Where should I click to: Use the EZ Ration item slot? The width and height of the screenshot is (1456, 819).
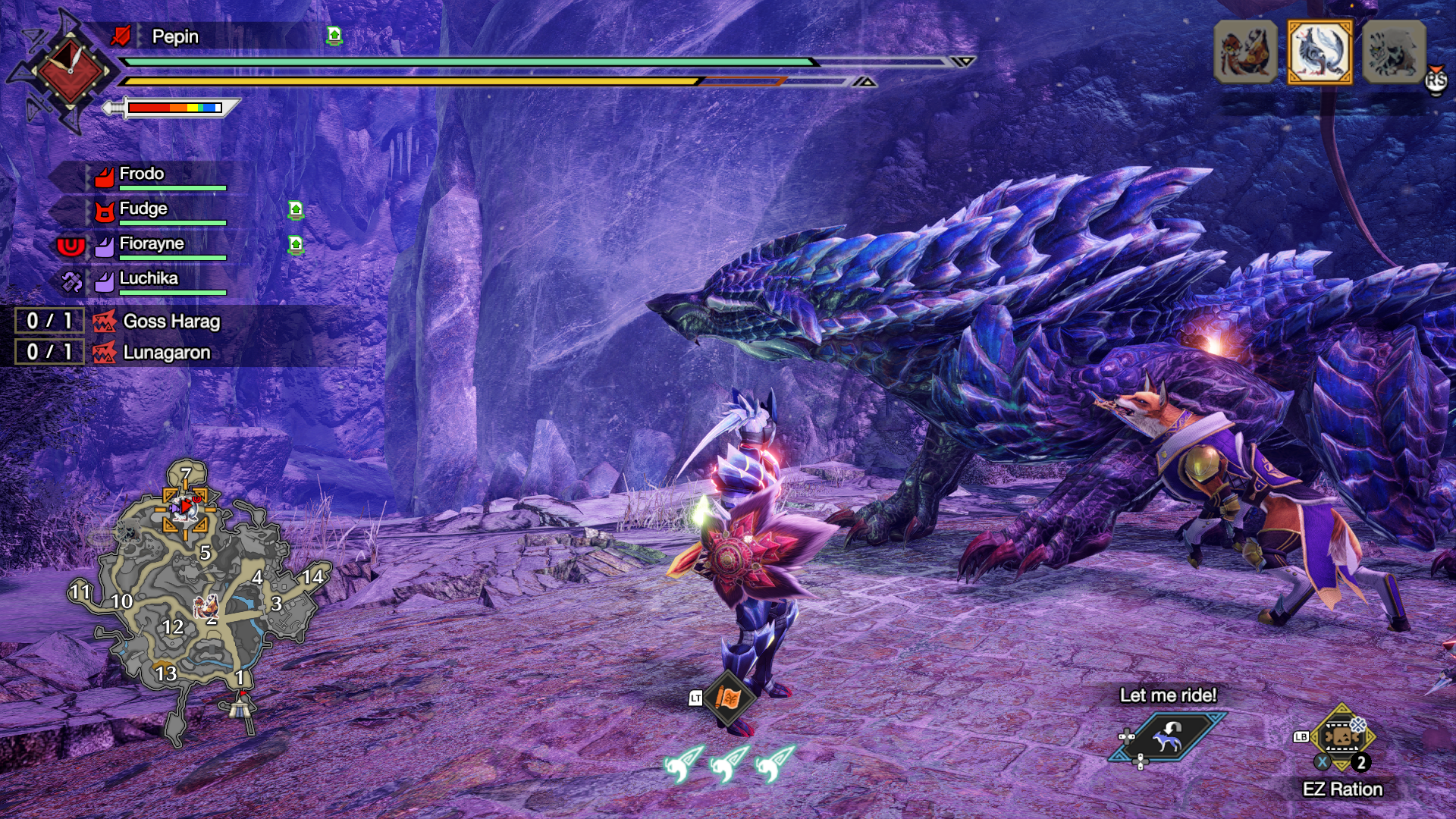[x=1341, y=737]
